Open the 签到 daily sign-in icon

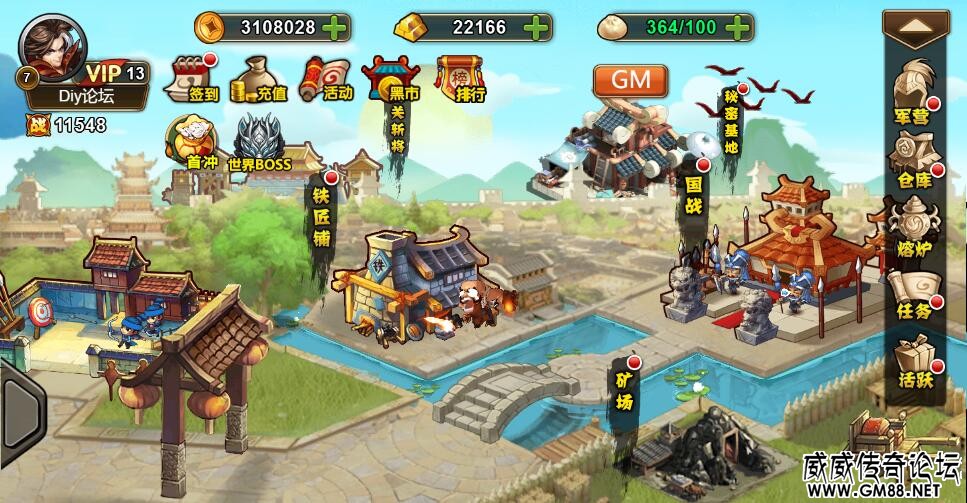(195, 79)
